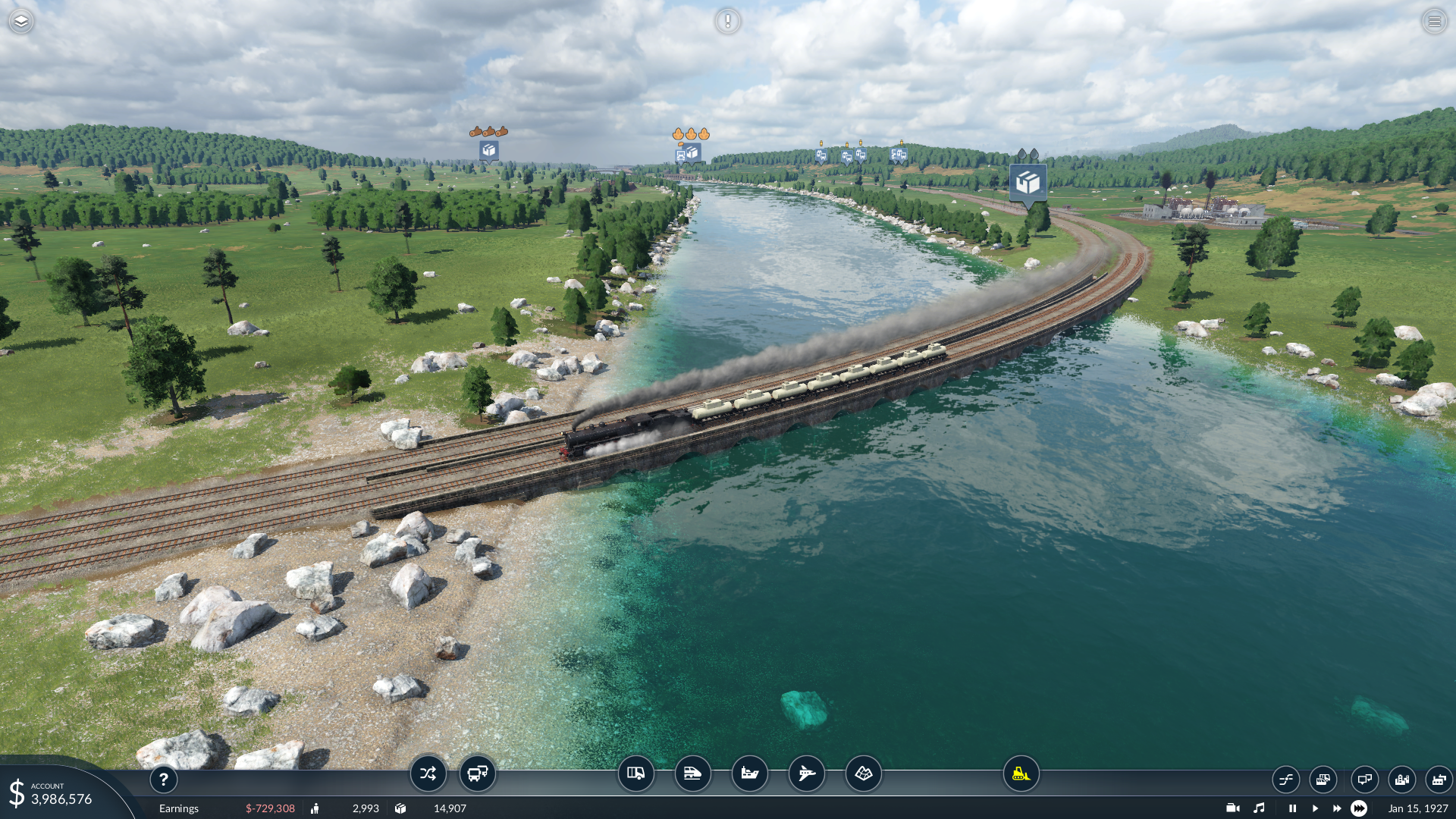The height and width of the screenshot is (819, 1456).
Task: Open the map layers menu
Action: pyautogui.click(x=21, y=21)
